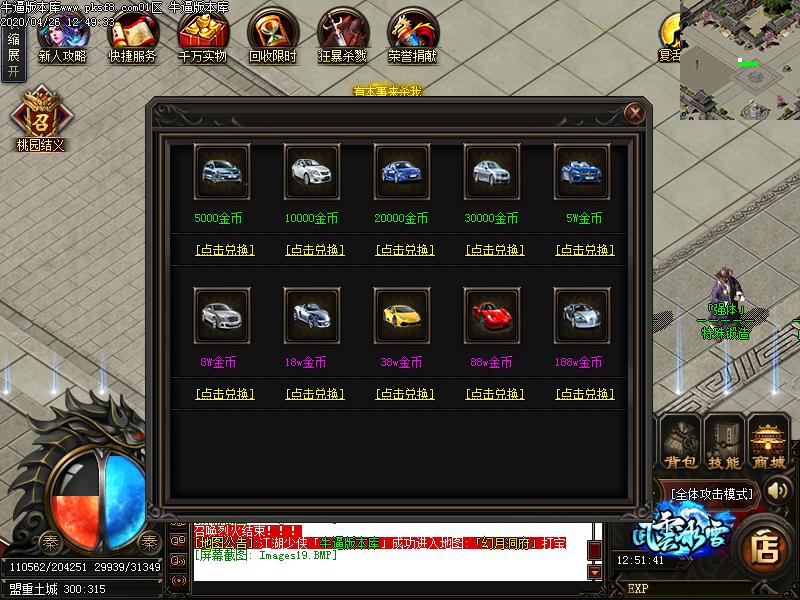Redeem the yellow 38w sports car

pyautogui.click(x=404, y=394)
